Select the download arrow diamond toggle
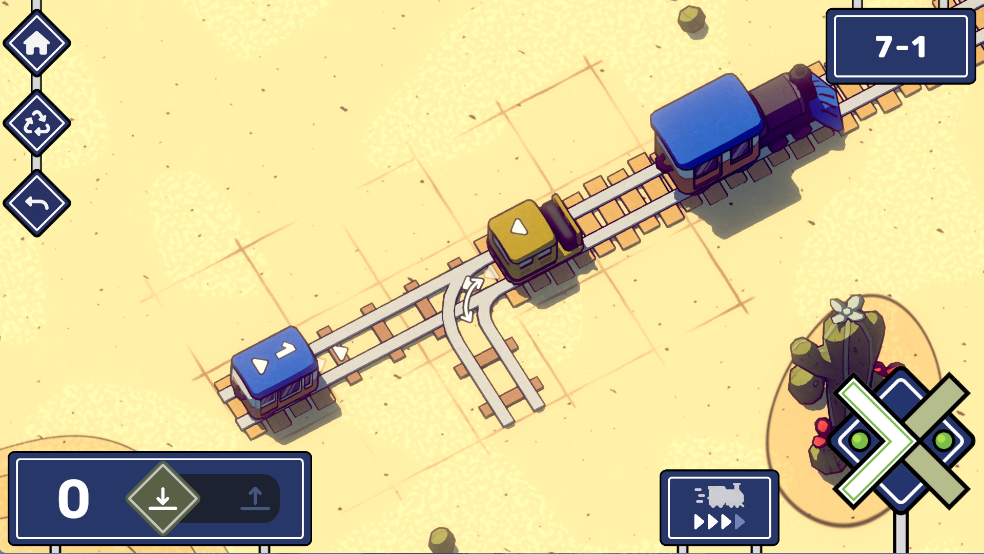 pyautogui.click(x=163, y=498)
